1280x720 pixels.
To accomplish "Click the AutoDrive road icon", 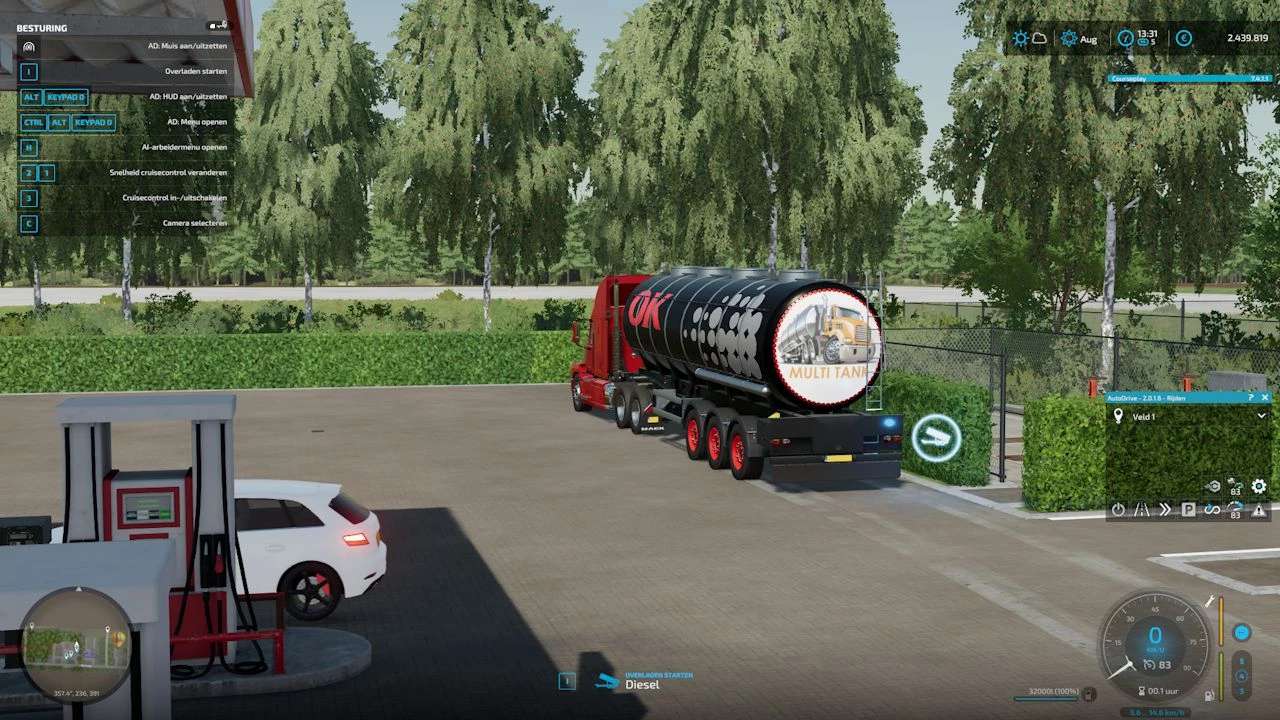I will [1141, 510].
